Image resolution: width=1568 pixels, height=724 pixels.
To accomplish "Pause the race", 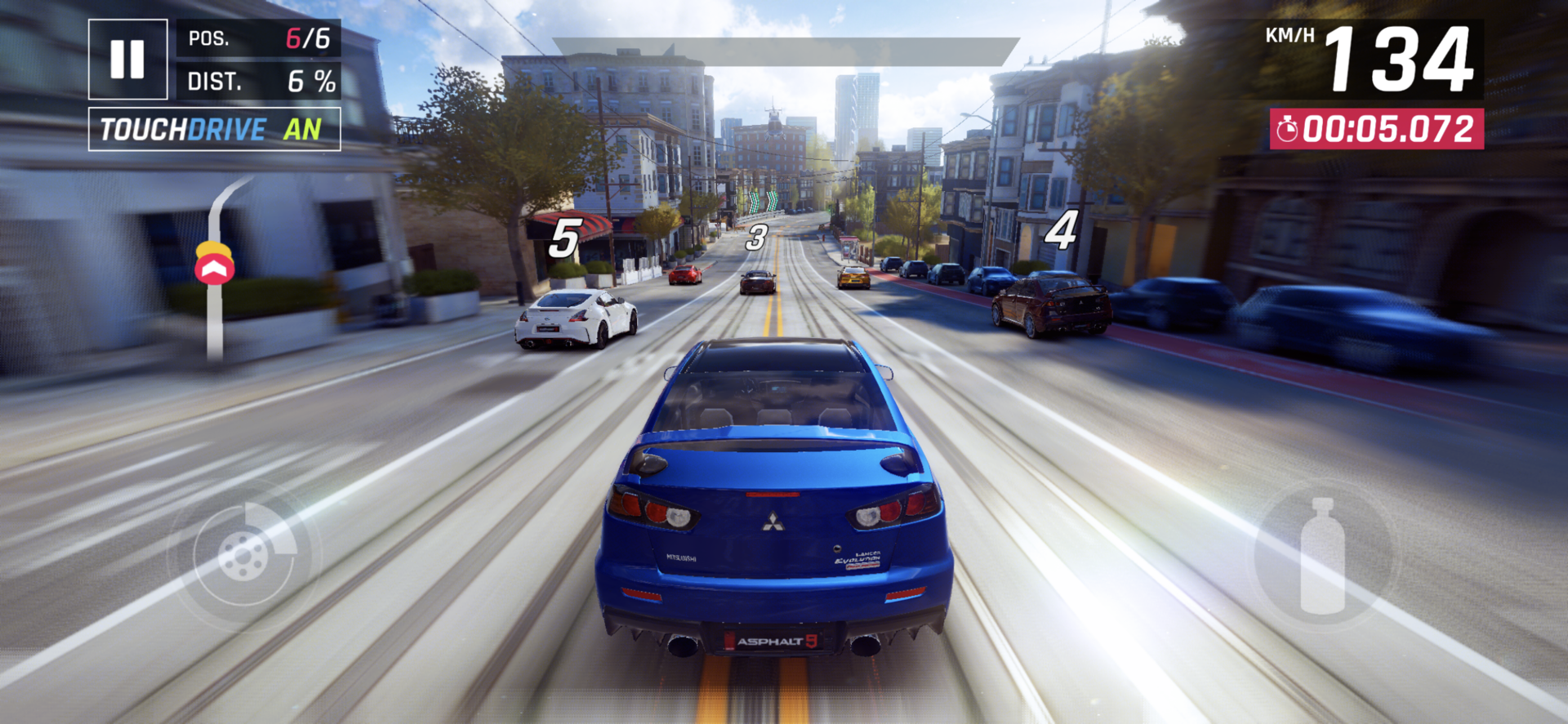I will (x=127, y=60).
